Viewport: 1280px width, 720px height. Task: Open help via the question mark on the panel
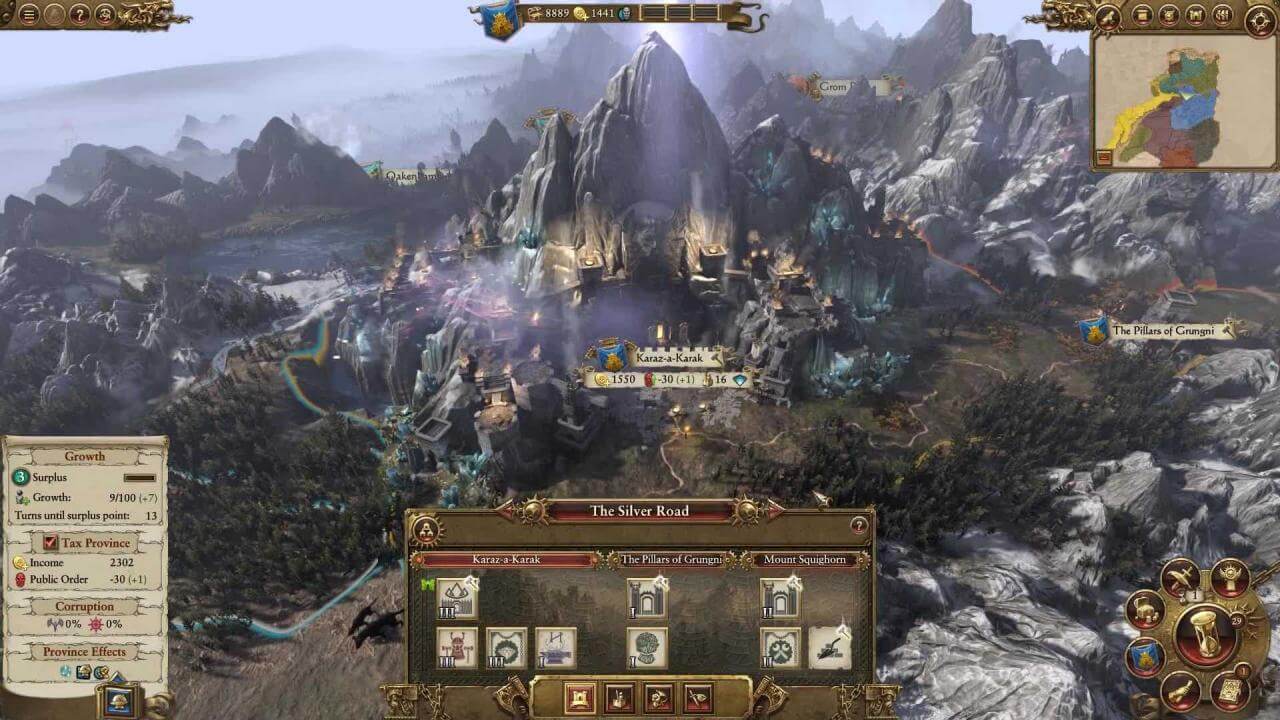pyautogui.click(x=859, y=526)
